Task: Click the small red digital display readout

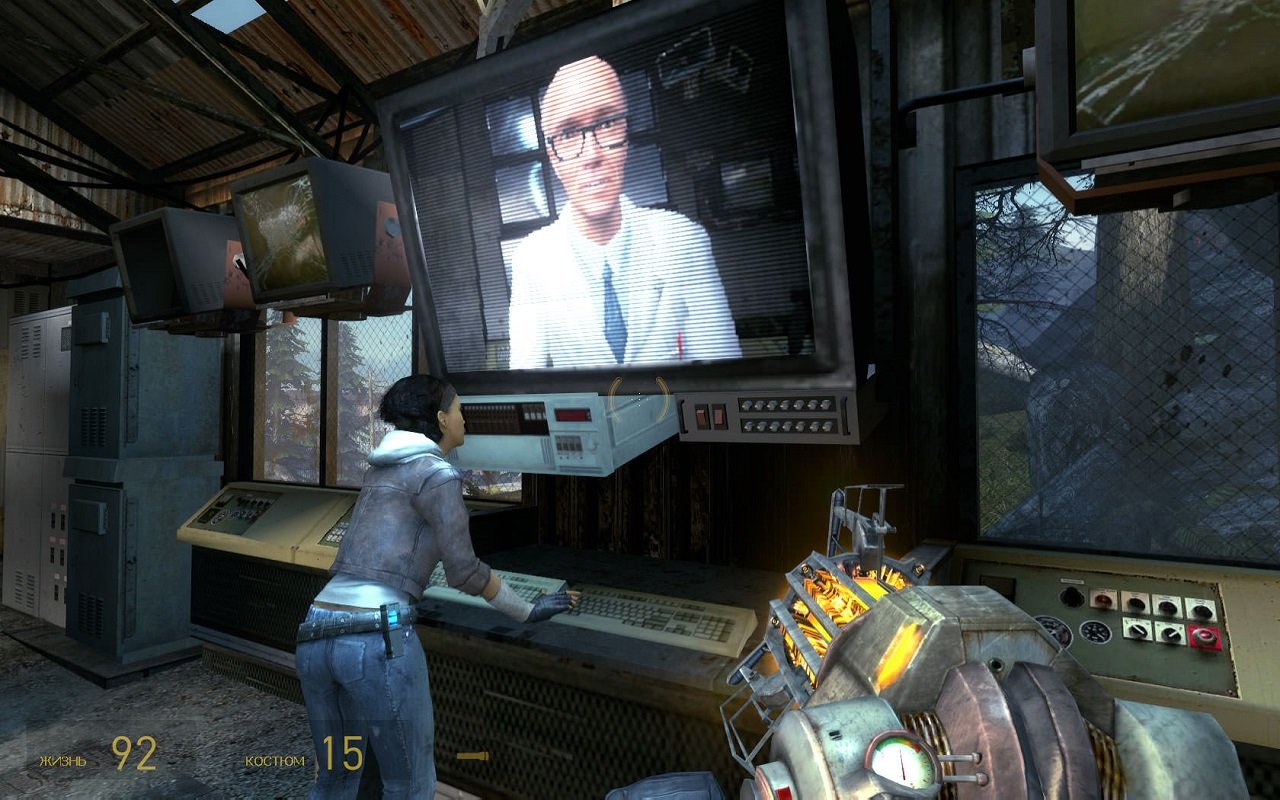Action: point(571,414)
